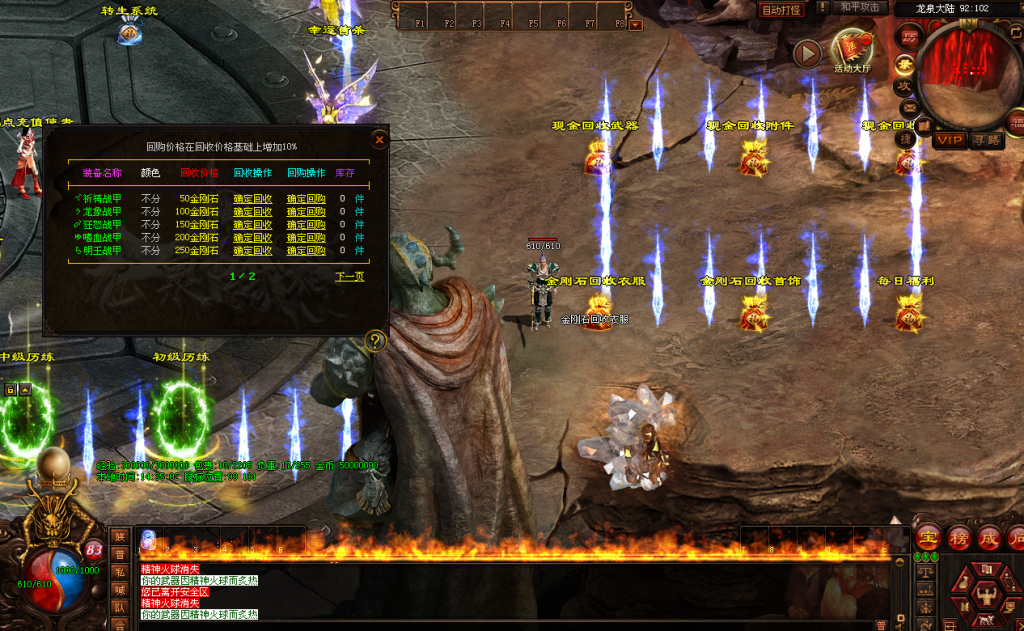This screenshot has width=1024, height=631.
Task: Toggle auto-fight 自动打怪 button
Action: pyautogui.click(x=781, y=10)
